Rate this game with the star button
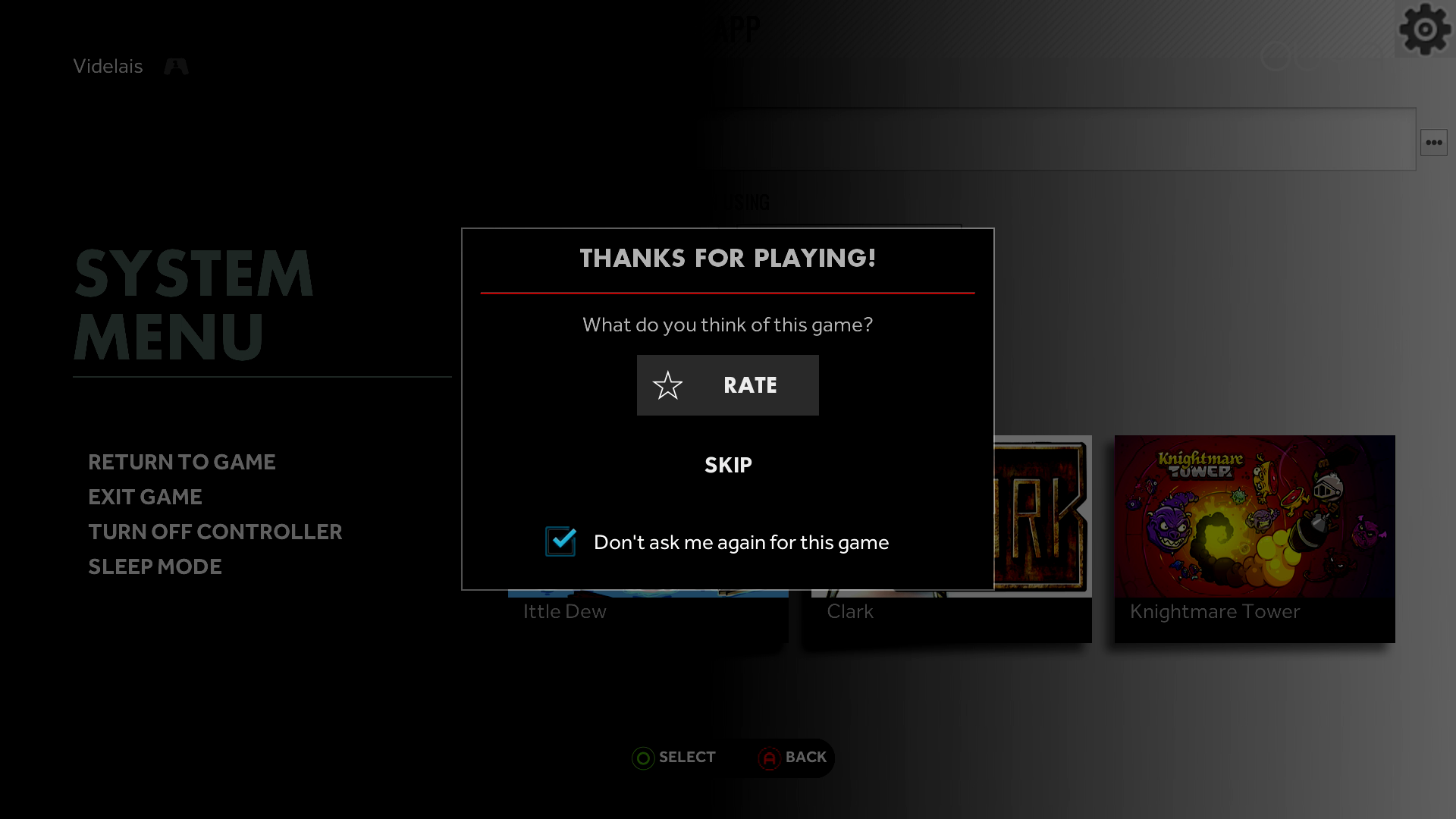 point(727,385)
